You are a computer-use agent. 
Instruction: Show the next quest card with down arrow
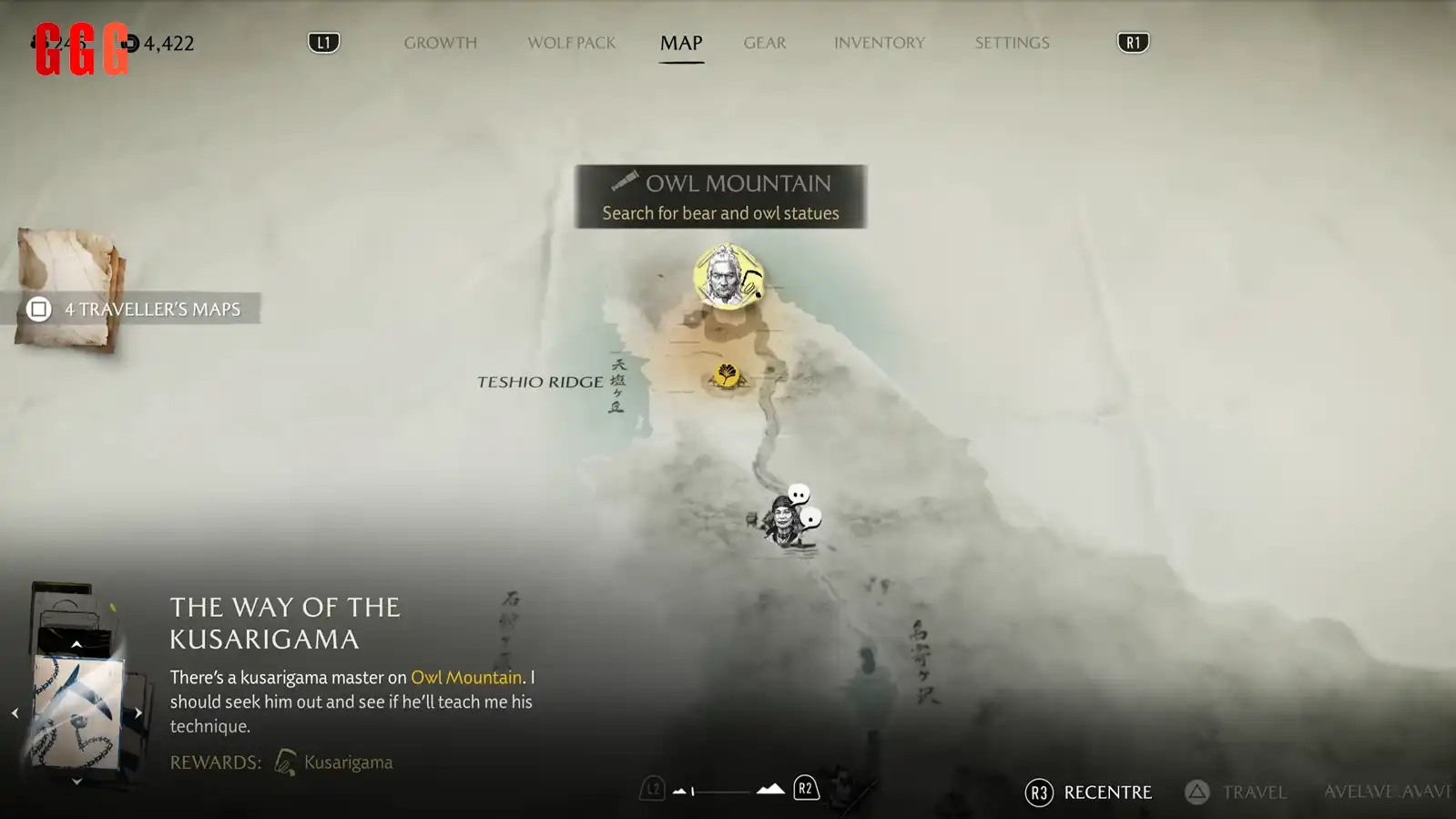coord(76,782)
